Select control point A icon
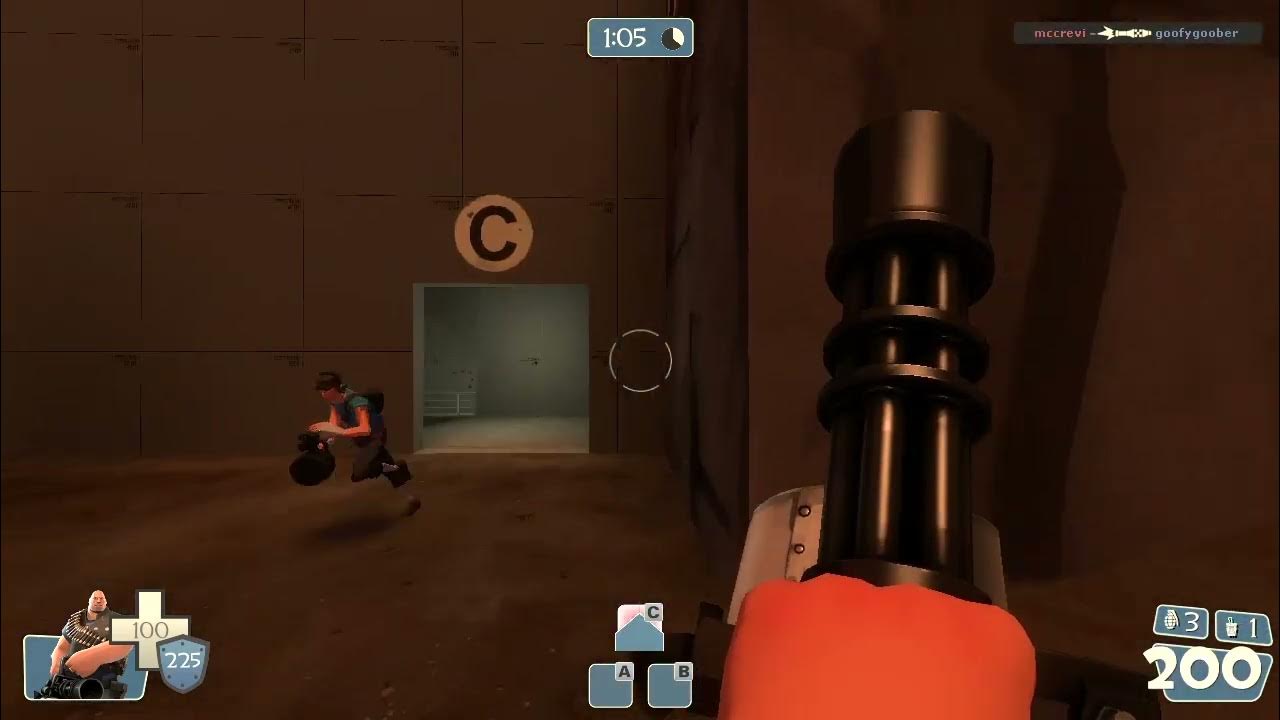 pyautogui.click(x=611, y=685)
